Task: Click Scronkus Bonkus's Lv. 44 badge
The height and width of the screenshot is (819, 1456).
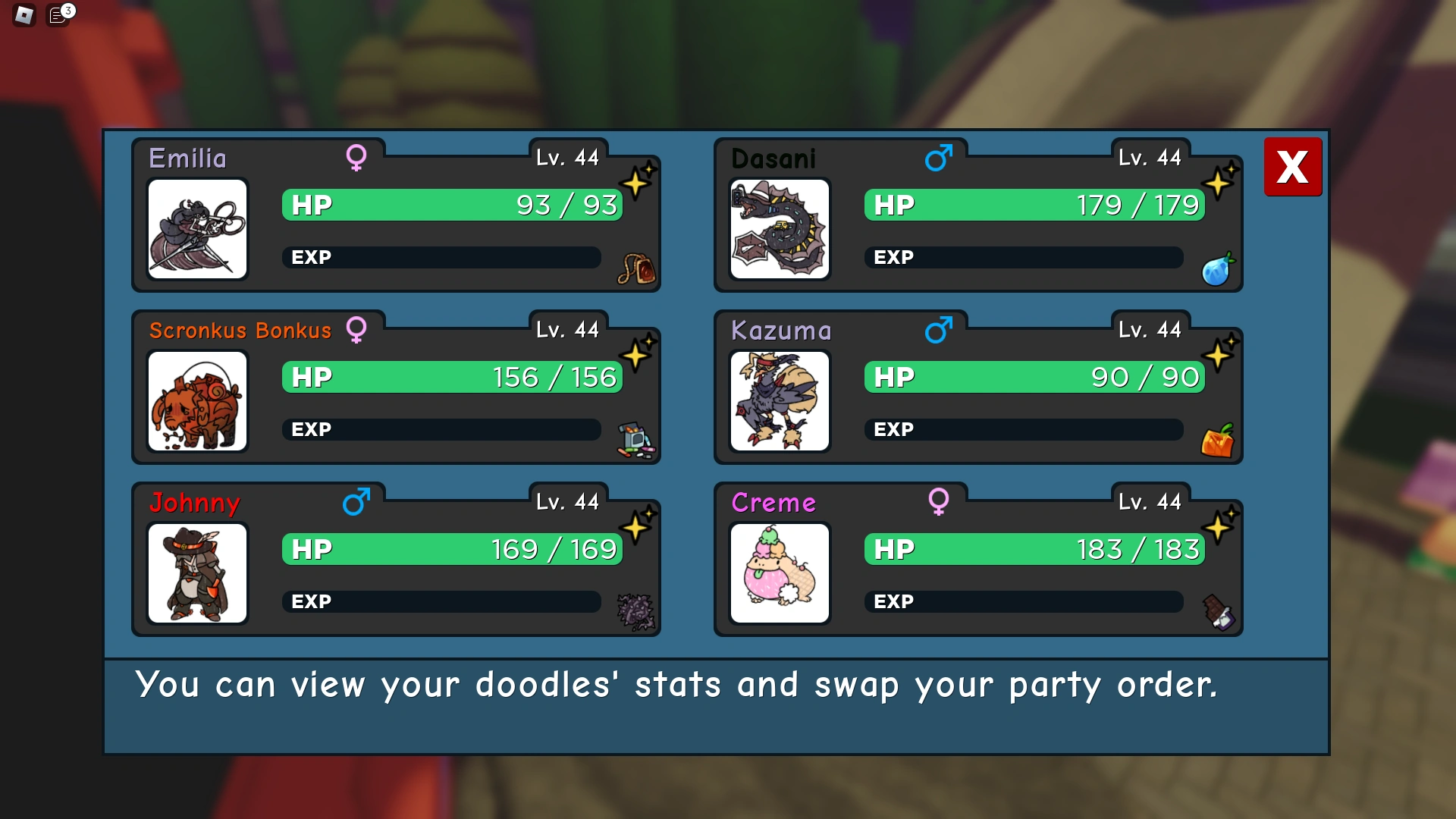Action: tap(569, 329)
